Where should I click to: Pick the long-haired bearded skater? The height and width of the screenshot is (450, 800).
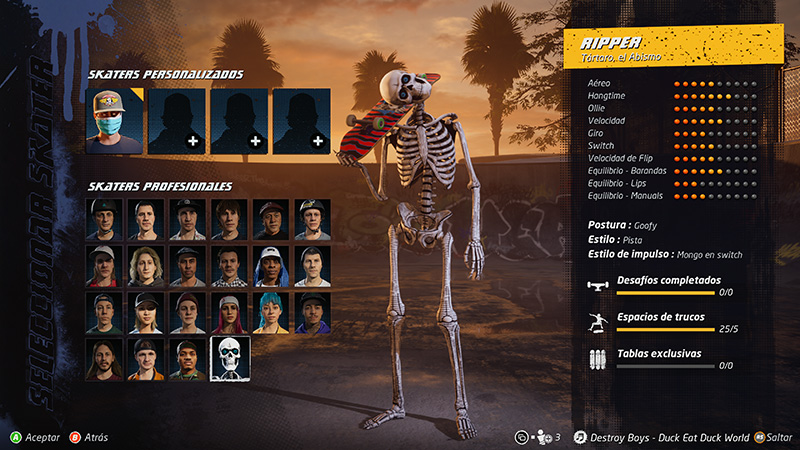104,357
